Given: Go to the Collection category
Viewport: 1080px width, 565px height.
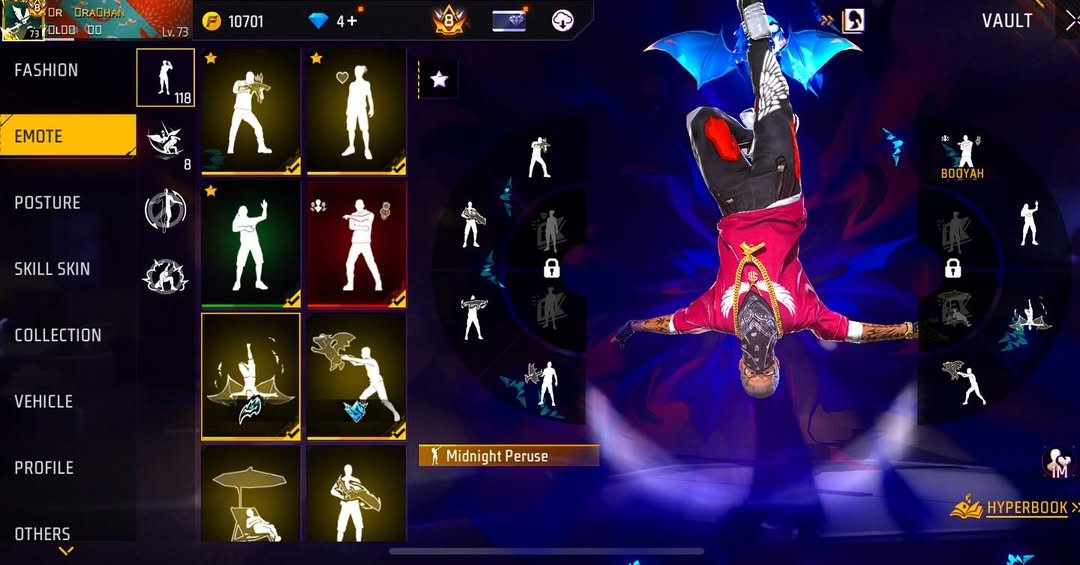Looking at the screenshot, I should (58, 335).
